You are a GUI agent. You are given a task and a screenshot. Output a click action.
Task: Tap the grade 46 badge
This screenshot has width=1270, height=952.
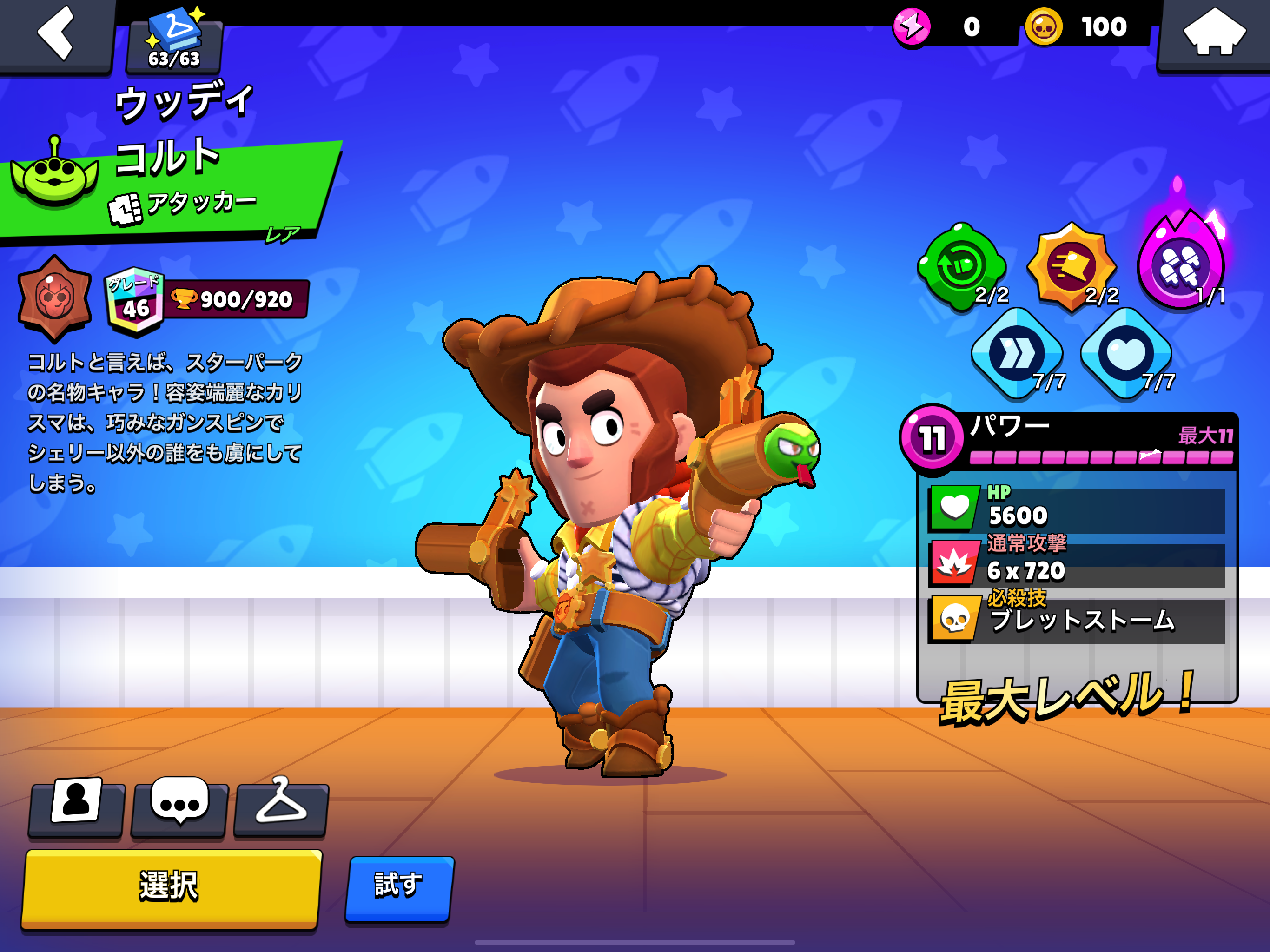(134, 301)
